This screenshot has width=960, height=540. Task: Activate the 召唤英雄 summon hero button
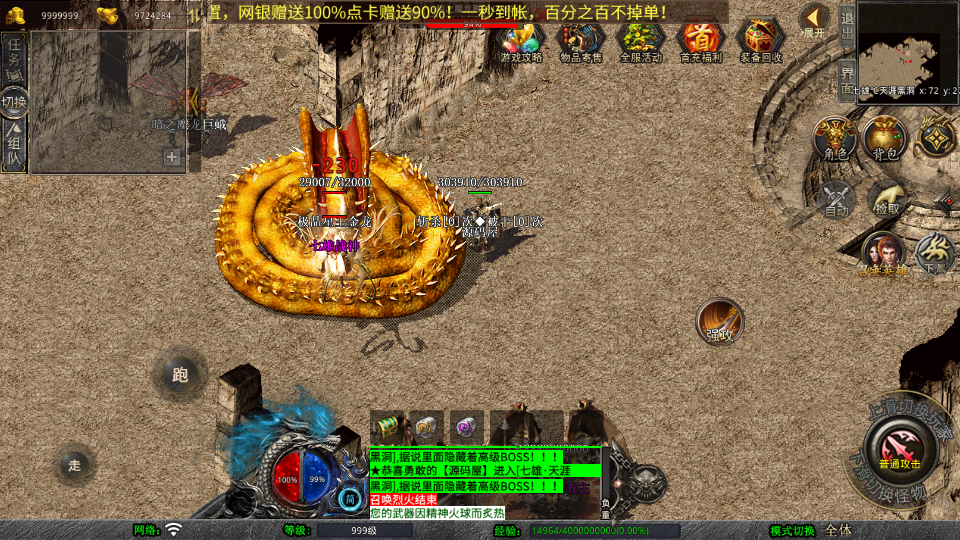point(883,254)
